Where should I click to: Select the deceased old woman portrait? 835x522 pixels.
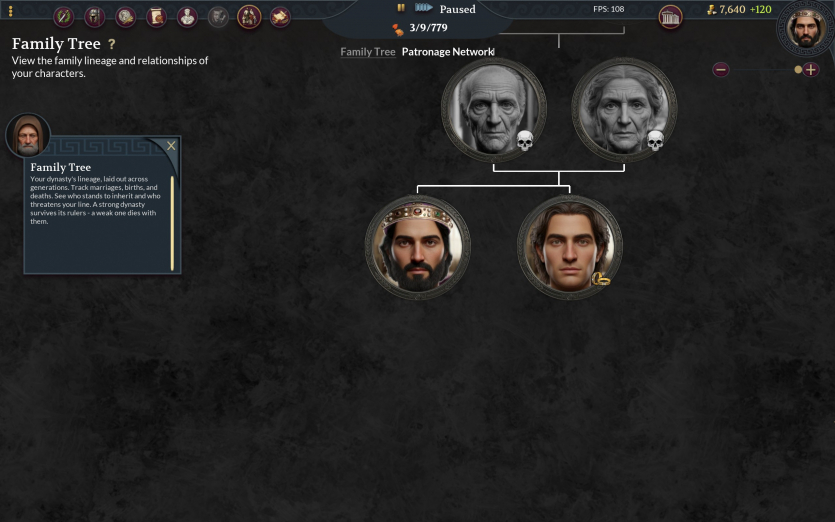click(624, 109)
